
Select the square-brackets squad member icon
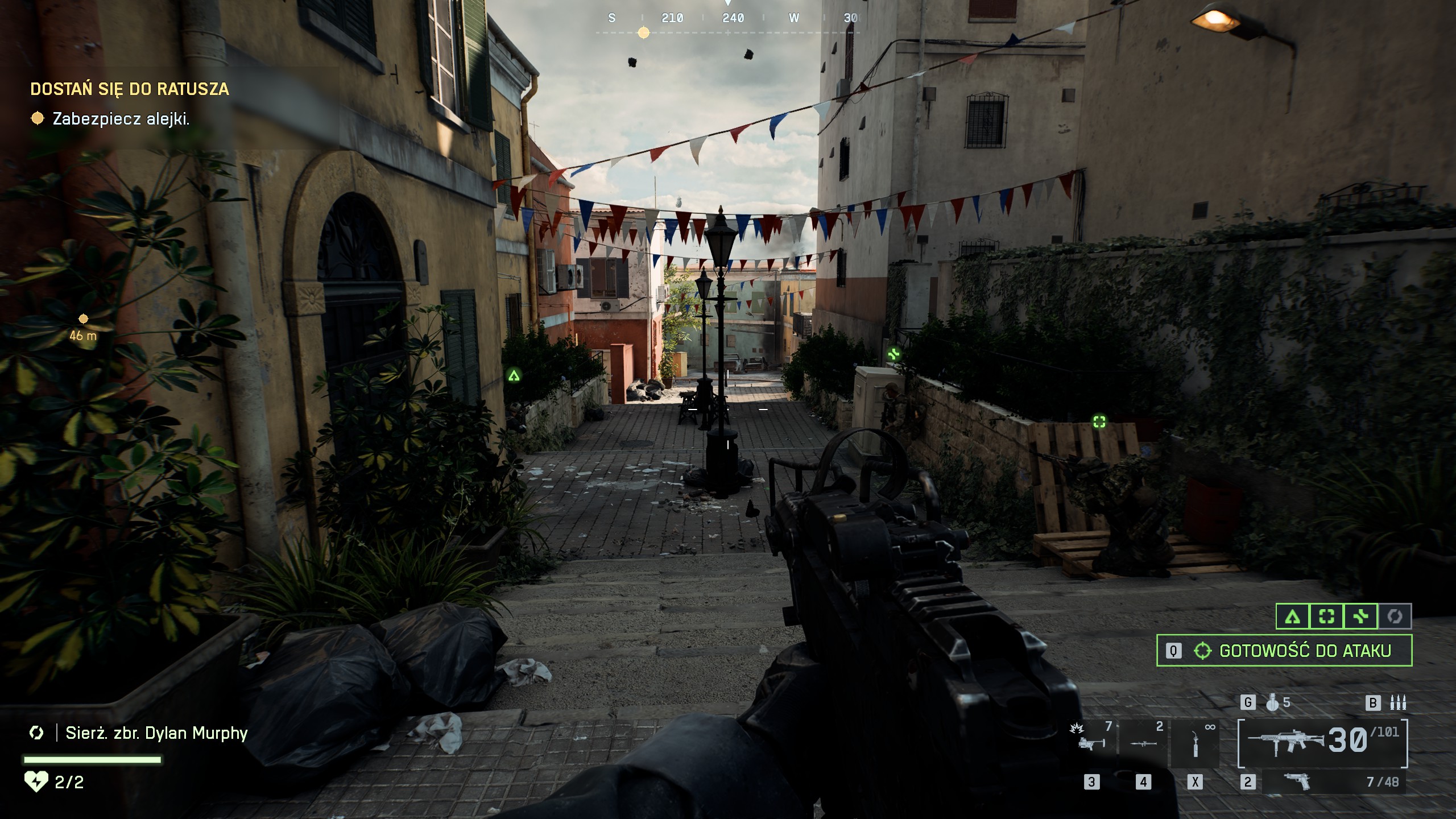click(x=1326, y=617)
